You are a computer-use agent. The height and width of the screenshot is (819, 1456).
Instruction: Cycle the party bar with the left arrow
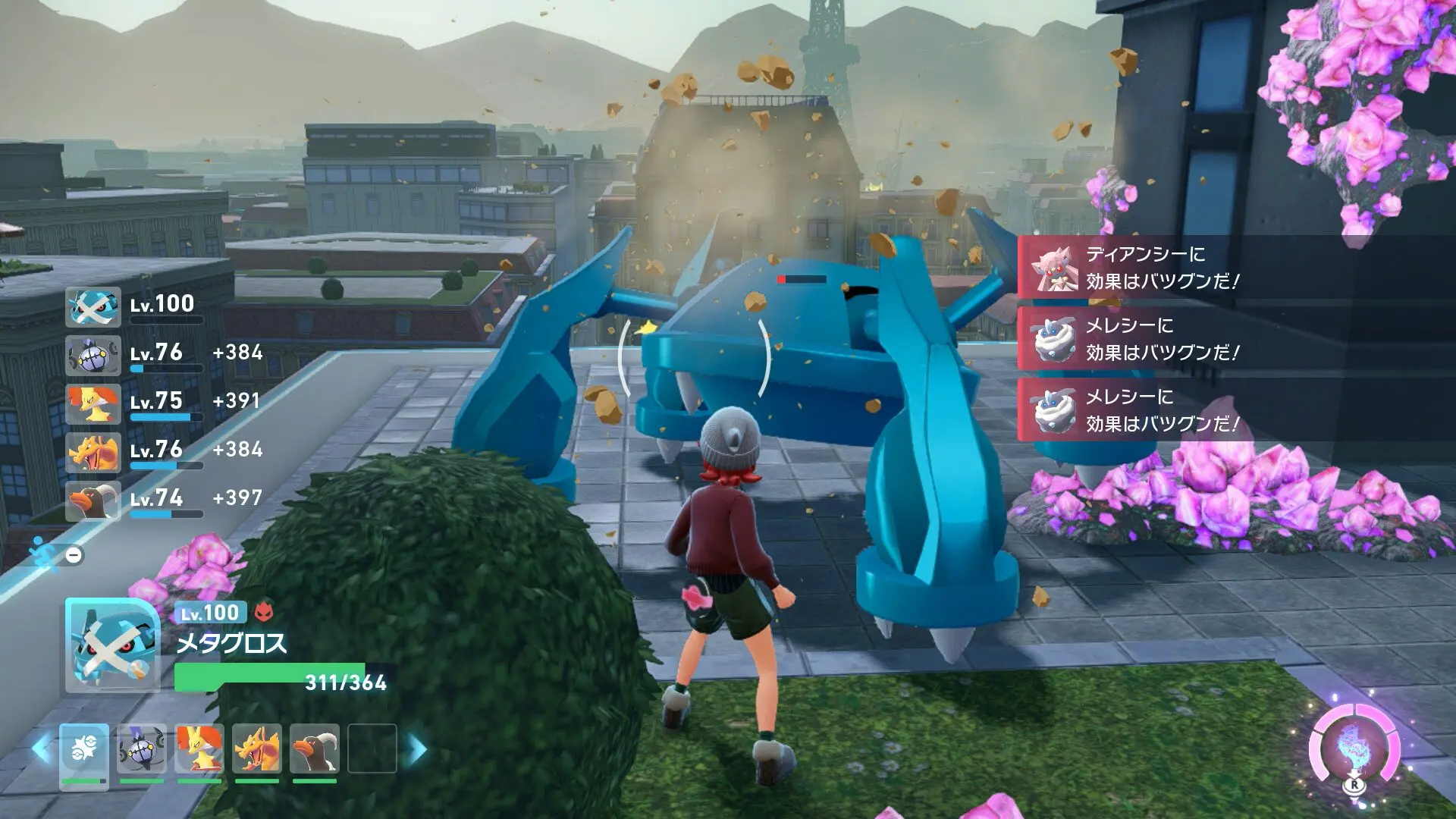(42, 749)
